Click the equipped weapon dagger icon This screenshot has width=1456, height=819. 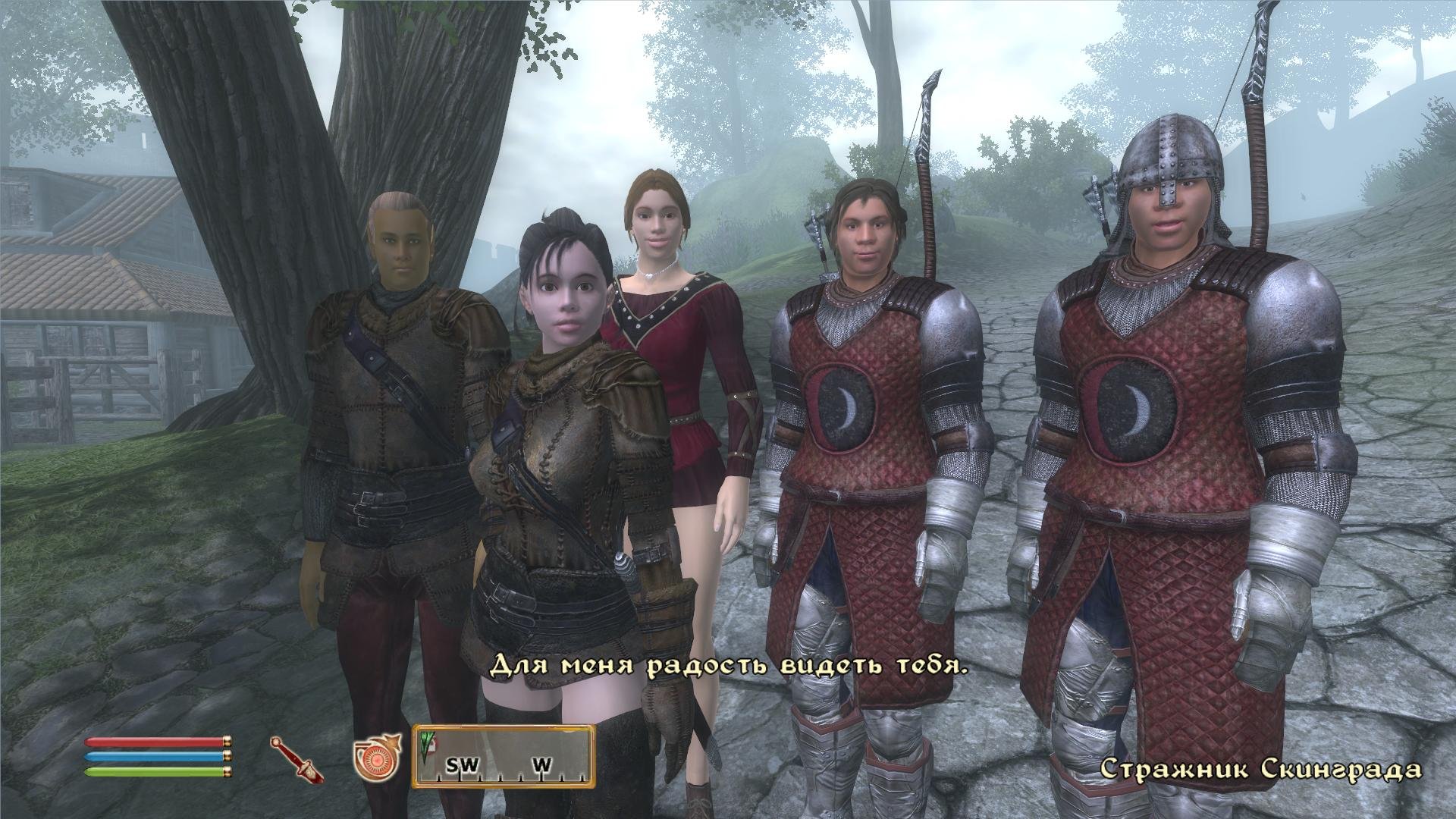(x=296, y=759)
